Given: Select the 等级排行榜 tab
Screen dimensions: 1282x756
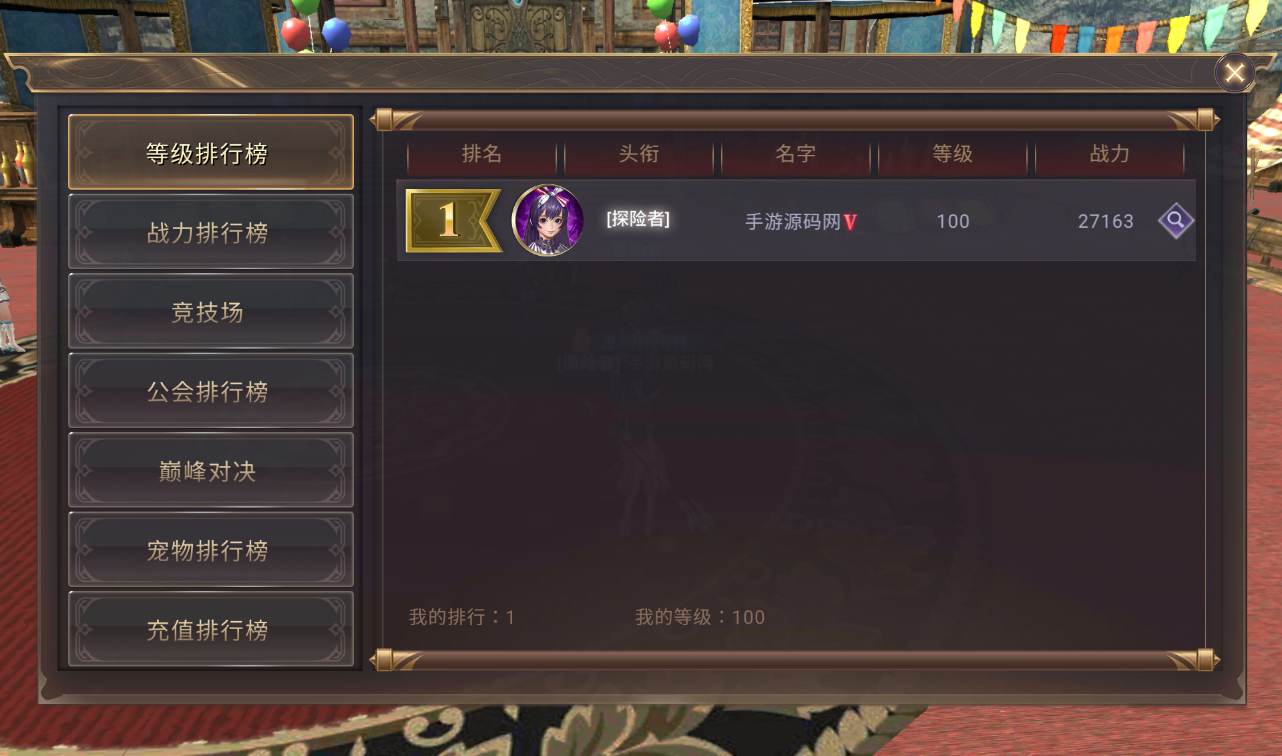Looking at the screenshot, I should 210,151.
